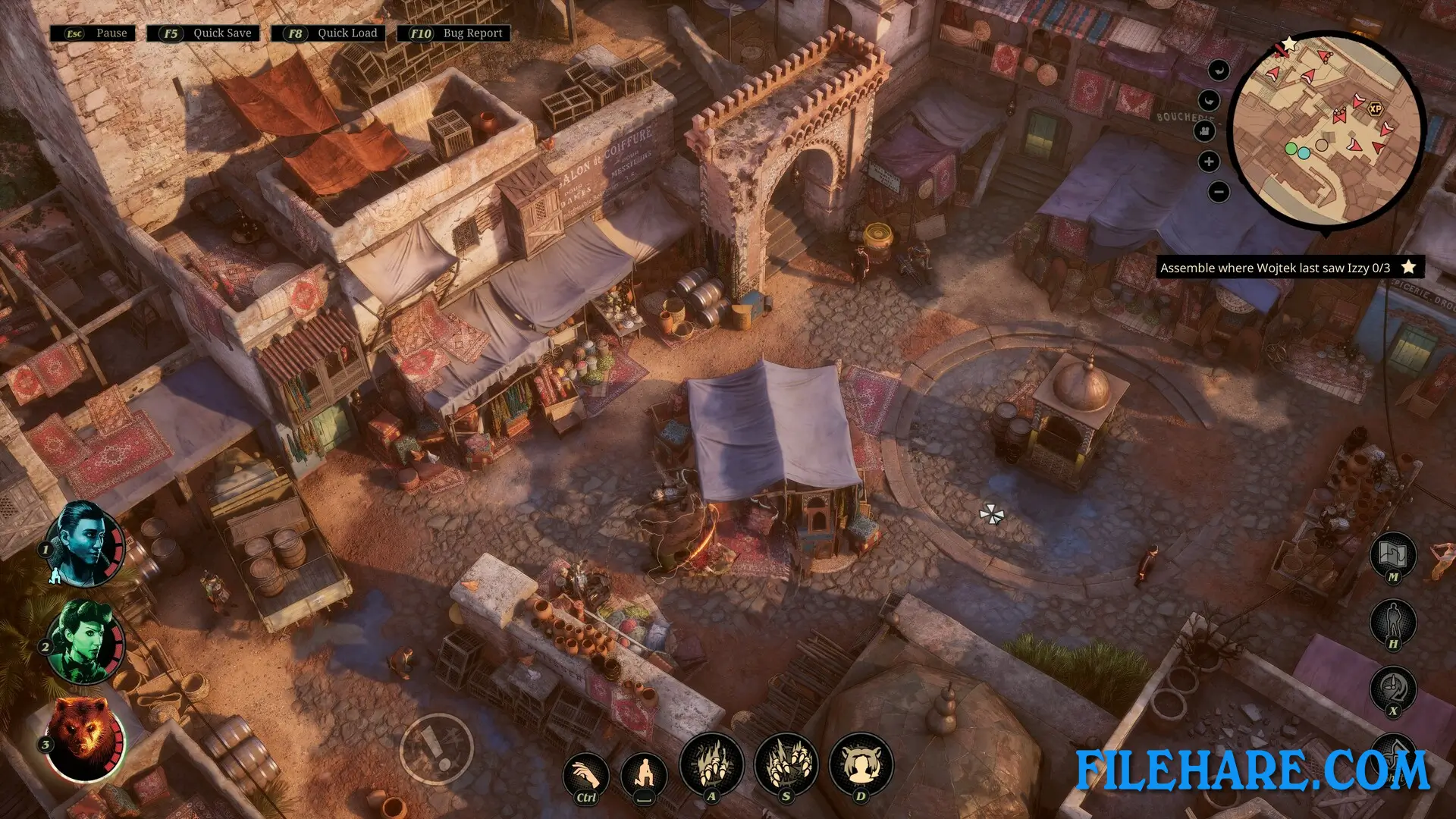Click the camera icon beside the minimap
The width and height of the screenshot is (1456, 819).
pyautogui.click(x=1206, y=130)
